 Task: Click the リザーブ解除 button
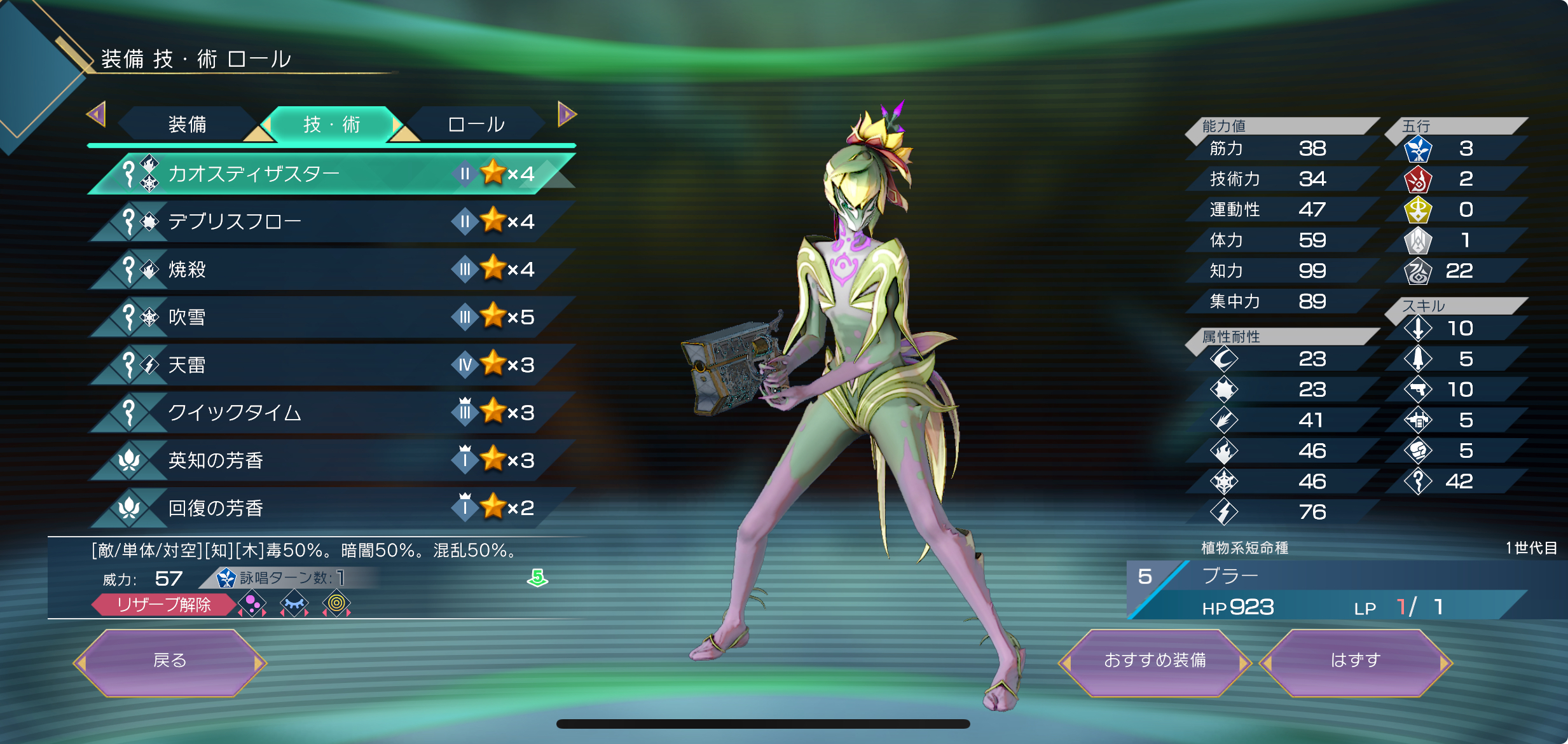pyautogui.click(x=163, y=604)
